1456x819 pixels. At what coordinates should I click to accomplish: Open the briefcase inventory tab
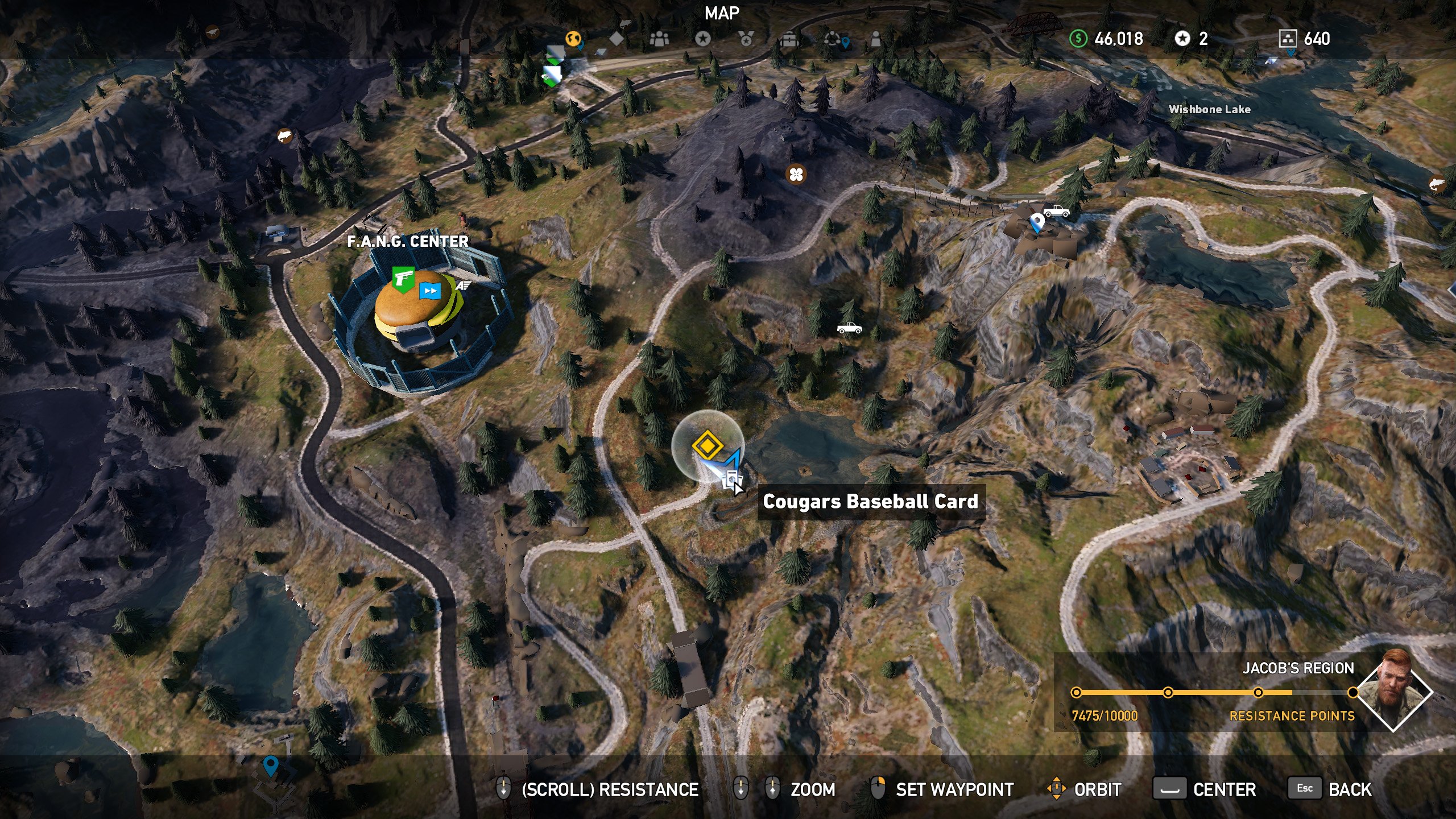[x=789, y=39]
